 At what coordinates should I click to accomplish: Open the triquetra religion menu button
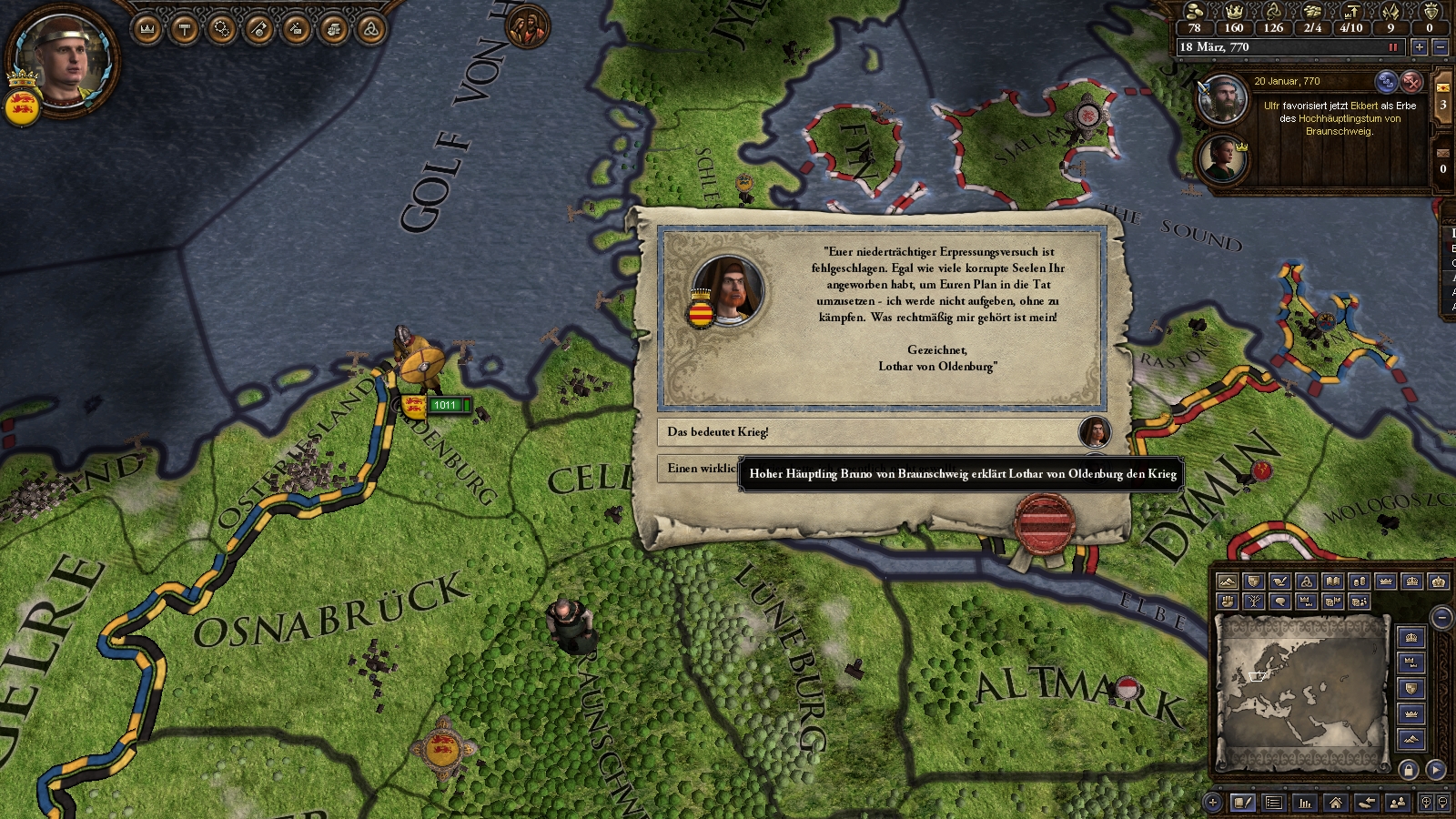[370, 30]
